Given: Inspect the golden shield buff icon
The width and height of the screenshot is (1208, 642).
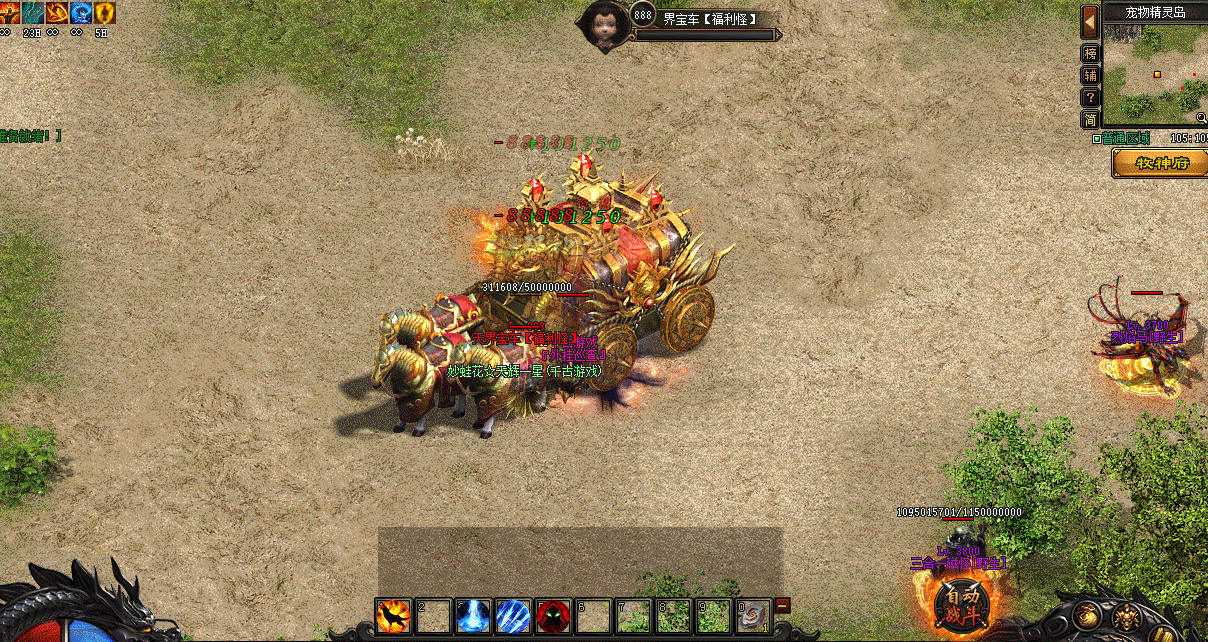Looking at the screenshot, I should 104,13.
